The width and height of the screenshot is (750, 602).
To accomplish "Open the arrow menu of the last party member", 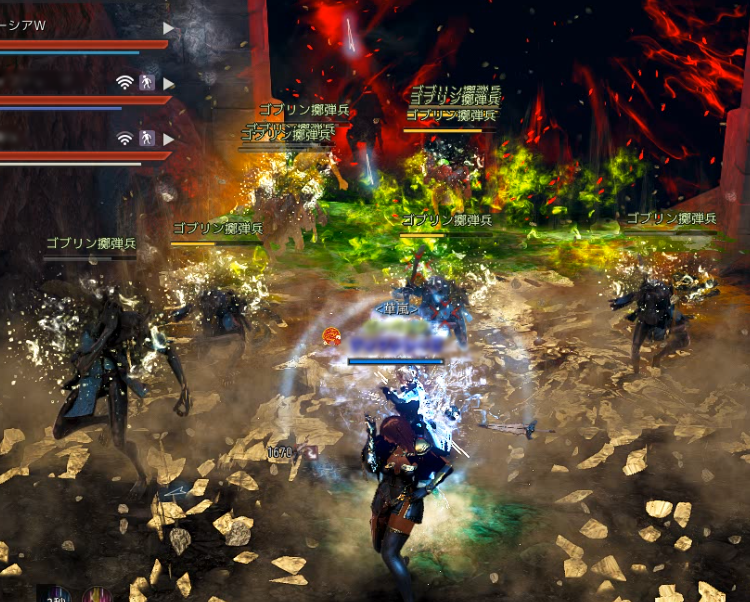I will pos(168,138).
